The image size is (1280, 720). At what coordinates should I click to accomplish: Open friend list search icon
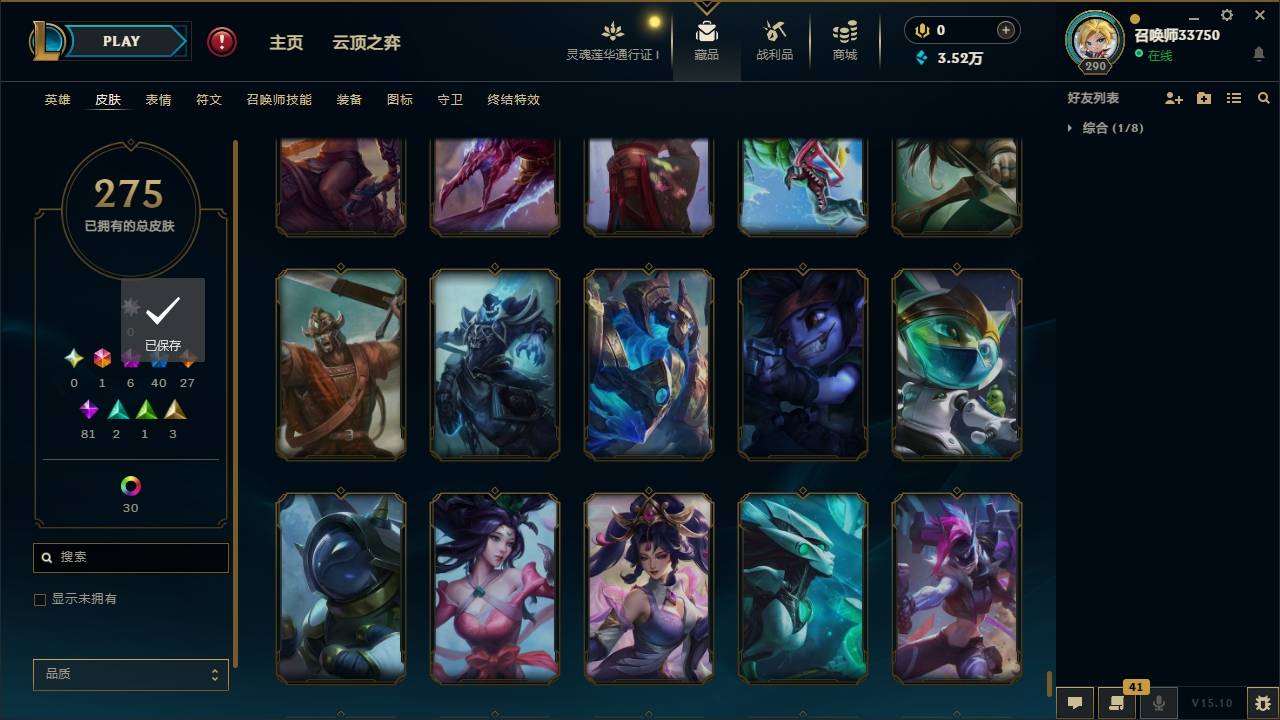[1263, 97]
